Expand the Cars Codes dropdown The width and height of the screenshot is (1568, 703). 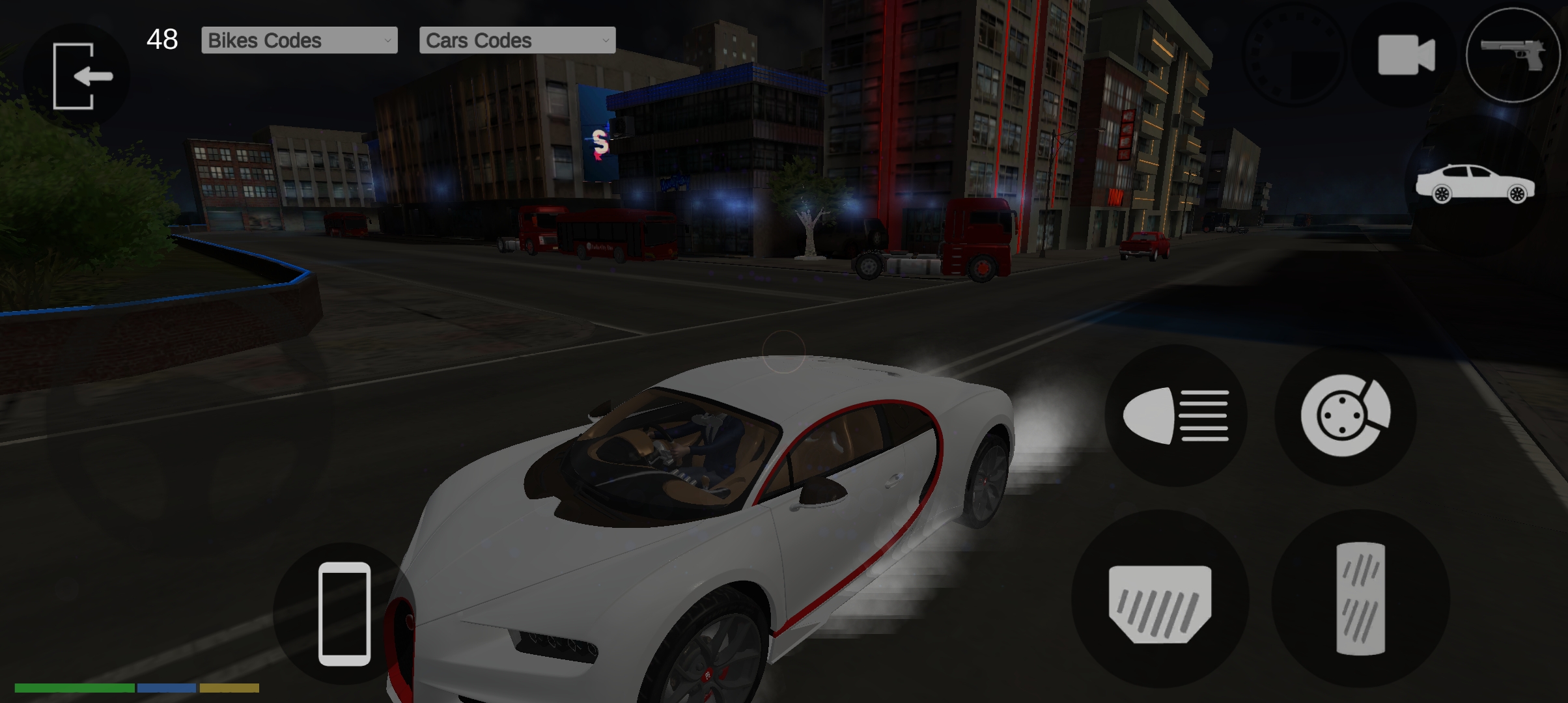coord(517,40)
